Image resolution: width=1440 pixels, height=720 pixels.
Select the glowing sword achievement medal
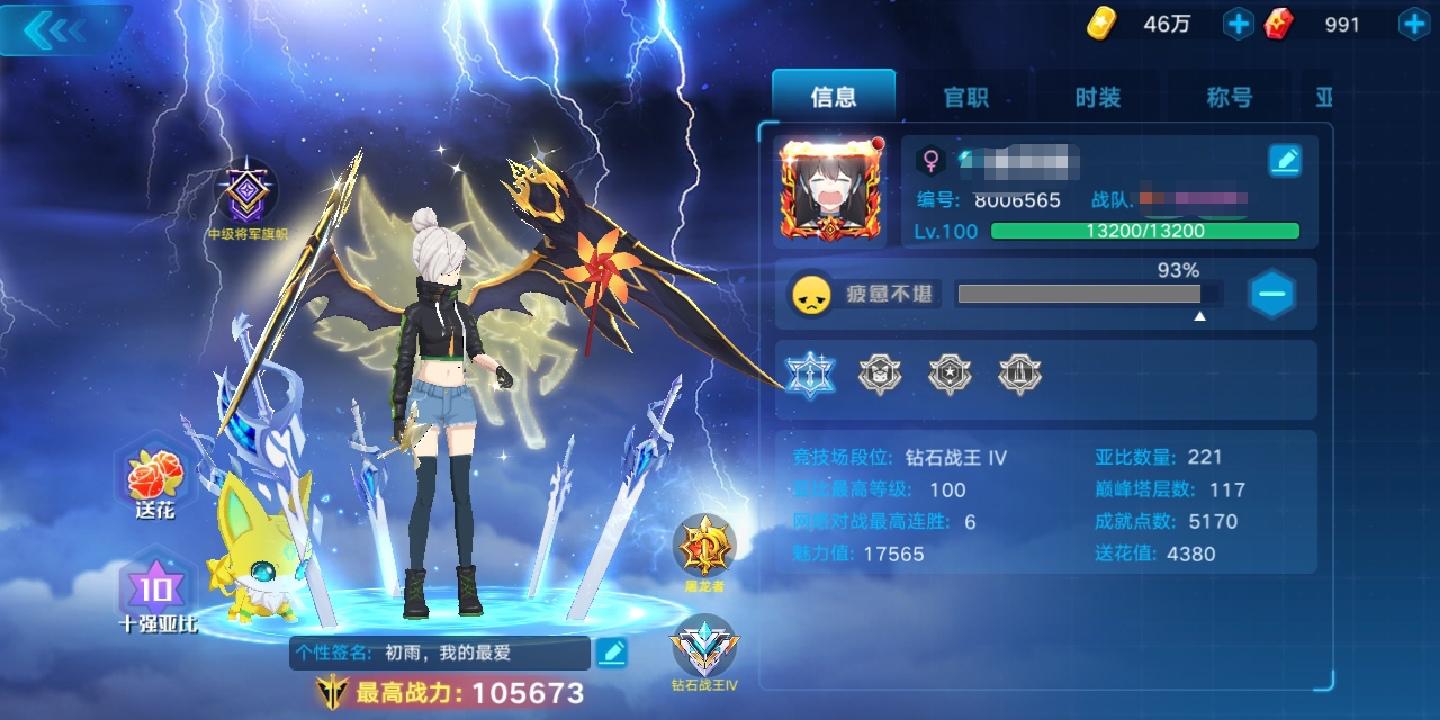pyautogui.click(x=810, y=374)
